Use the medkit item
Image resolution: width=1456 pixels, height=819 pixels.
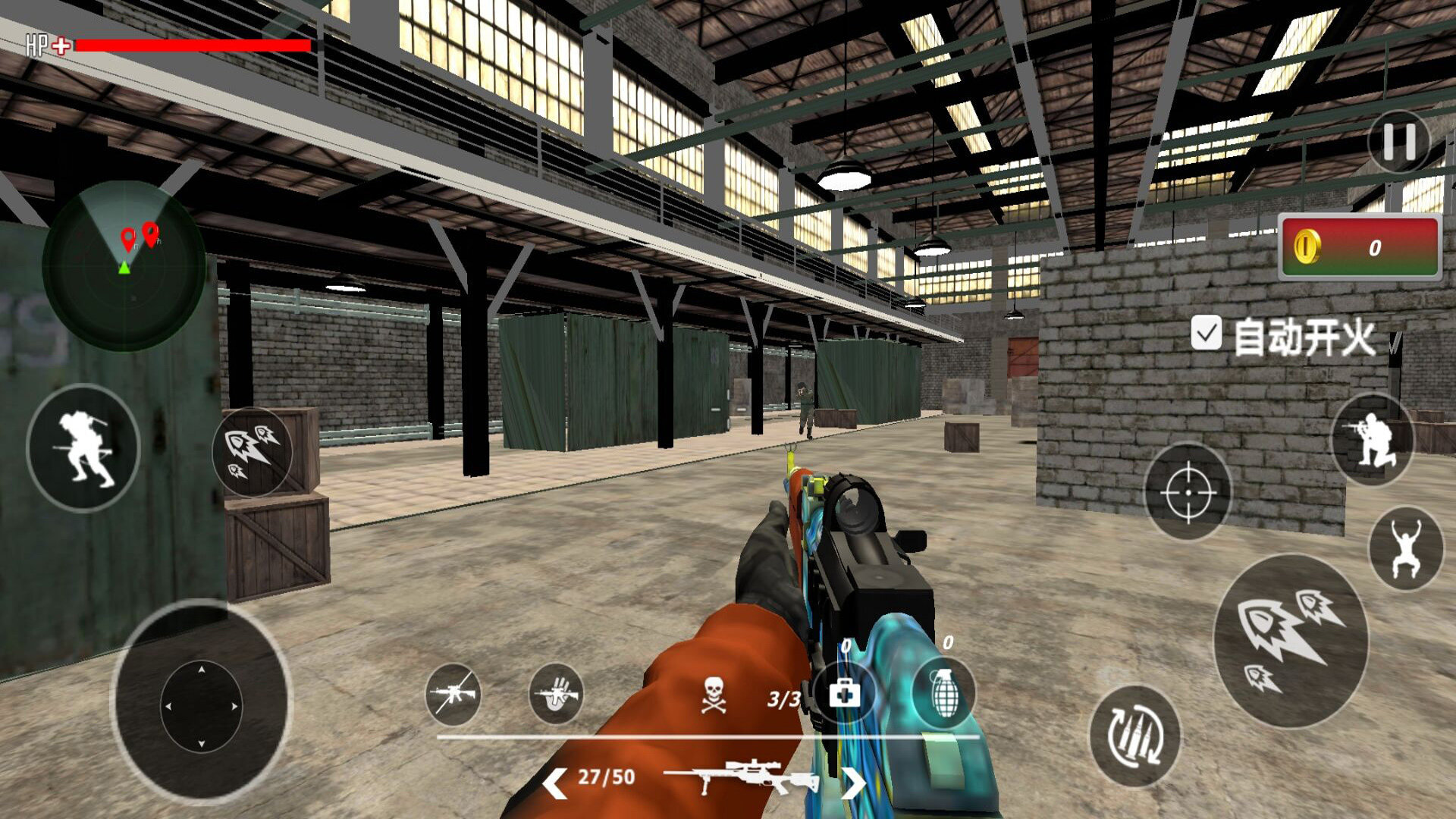coord(844,692)
